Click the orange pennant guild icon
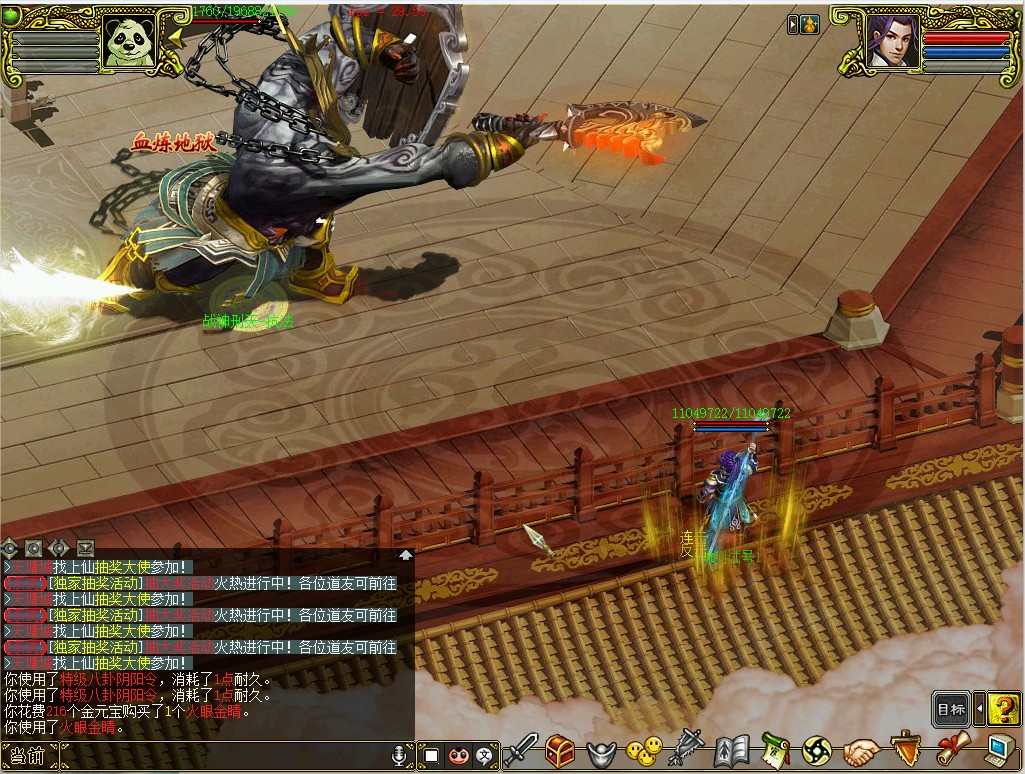This screenshot has width=1025, height=774. point(905,750)
